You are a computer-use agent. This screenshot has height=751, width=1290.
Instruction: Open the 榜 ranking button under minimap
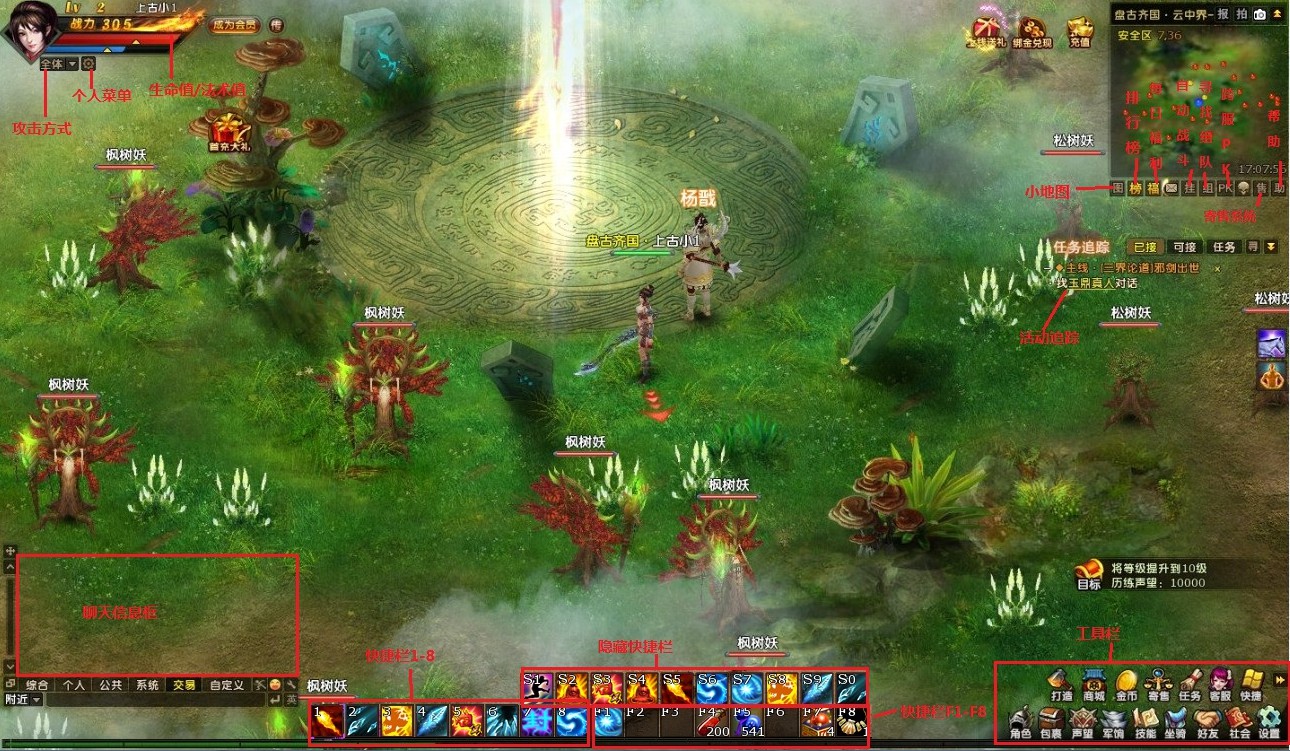click(x=1135, y=188)
